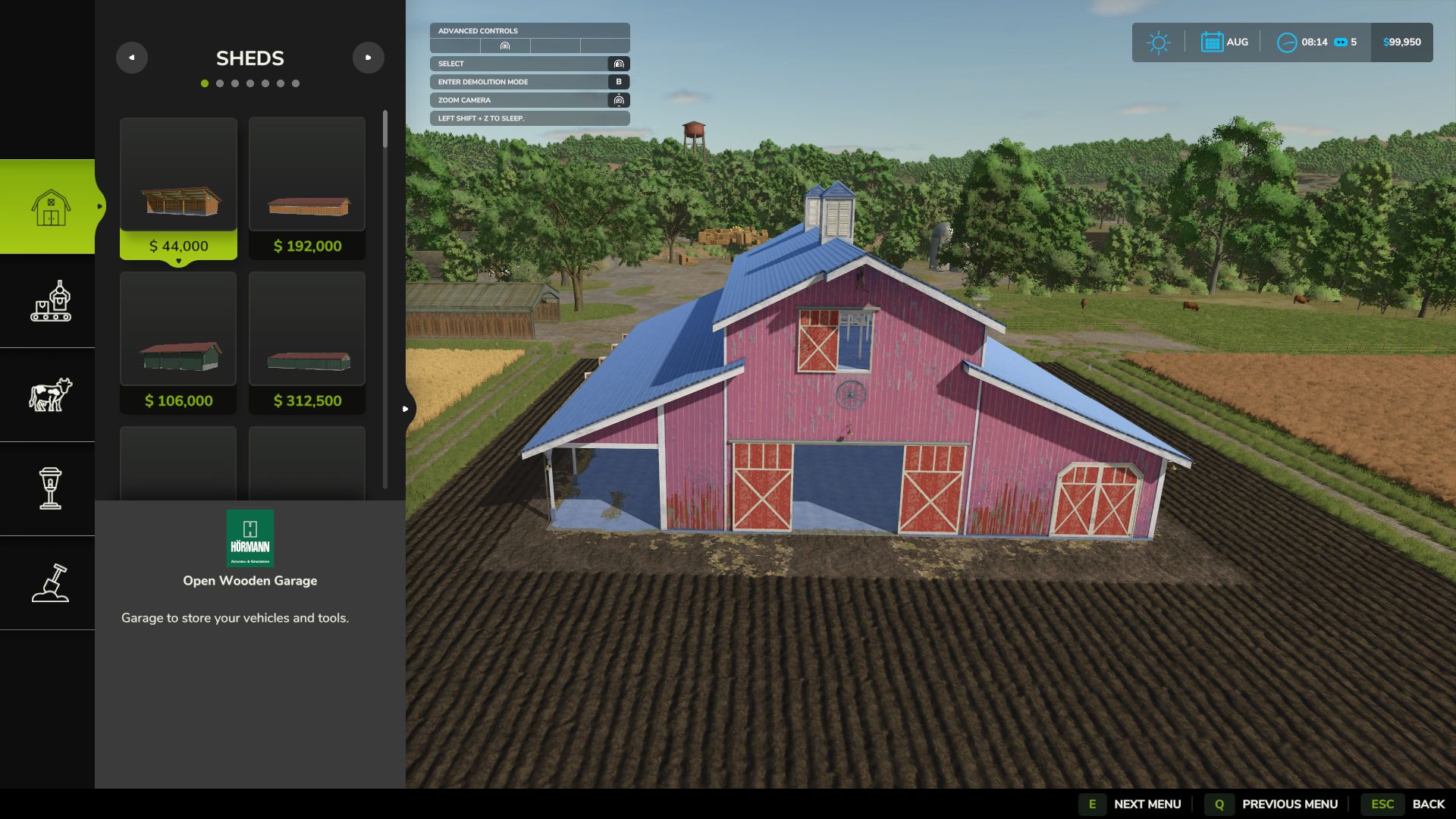Select the Animals cow icon
This screenshot has height=819, width=1456.
[49, 394]
